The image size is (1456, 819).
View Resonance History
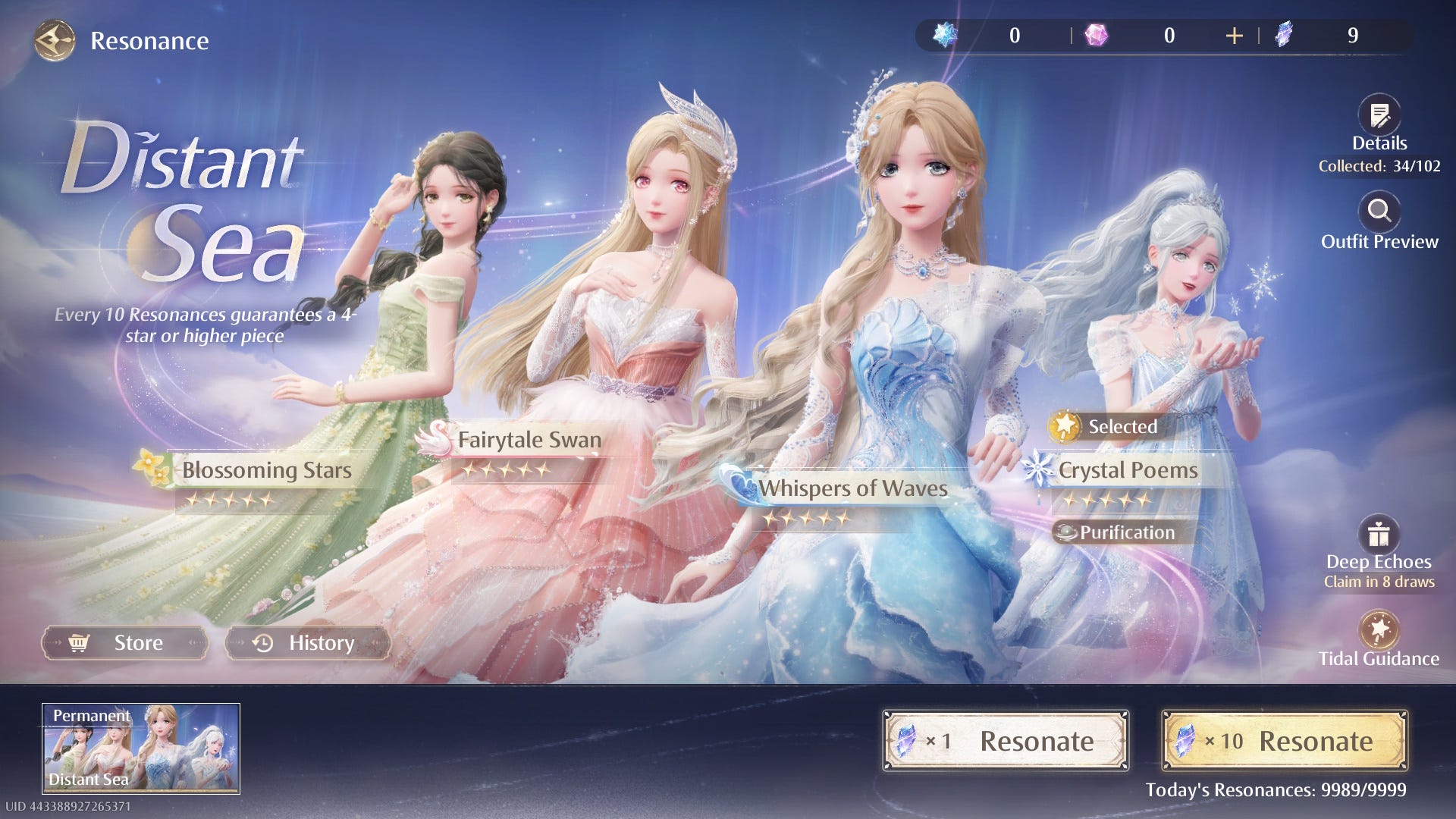[308, 643]
